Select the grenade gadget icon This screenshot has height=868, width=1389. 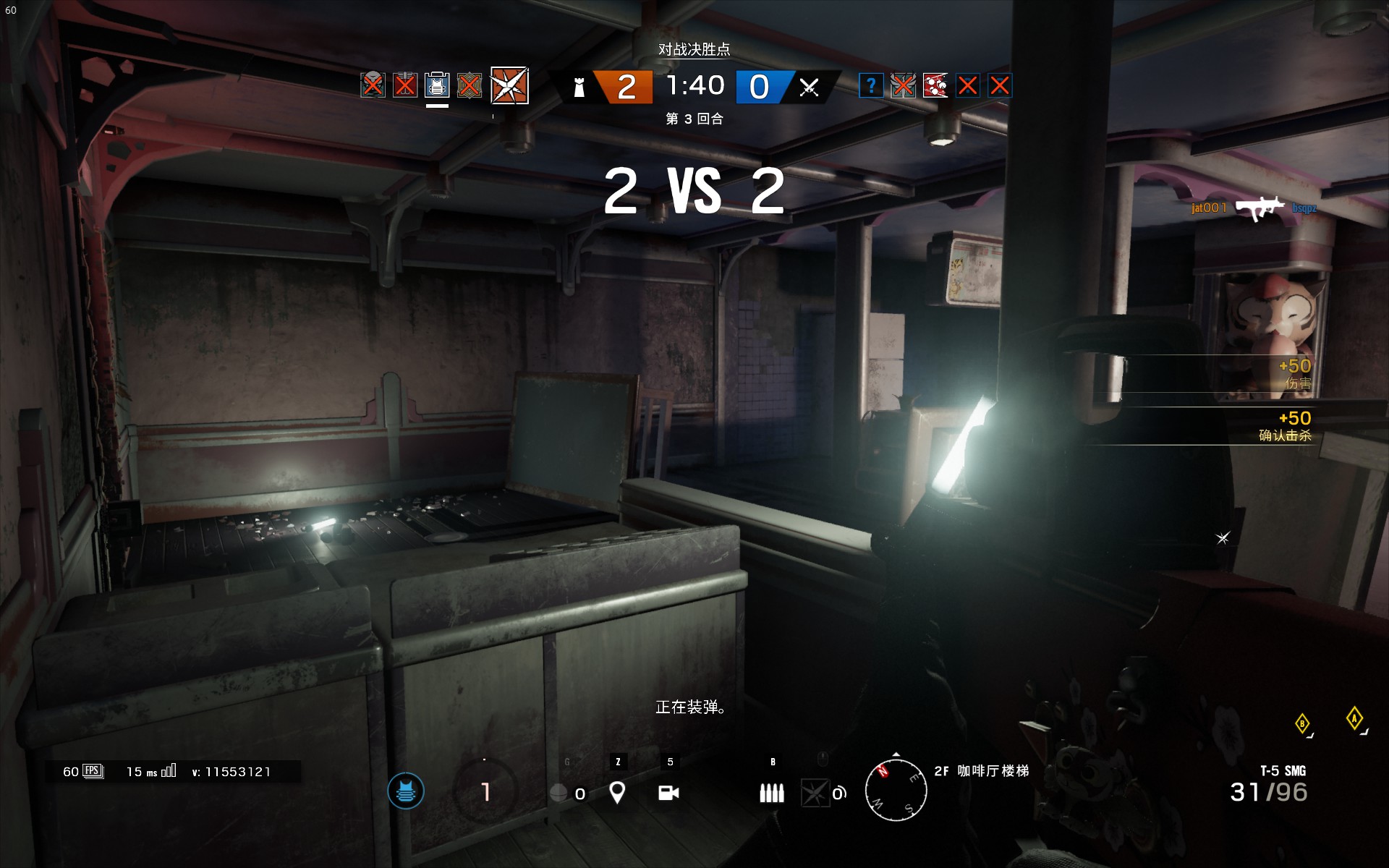(557, 793)
